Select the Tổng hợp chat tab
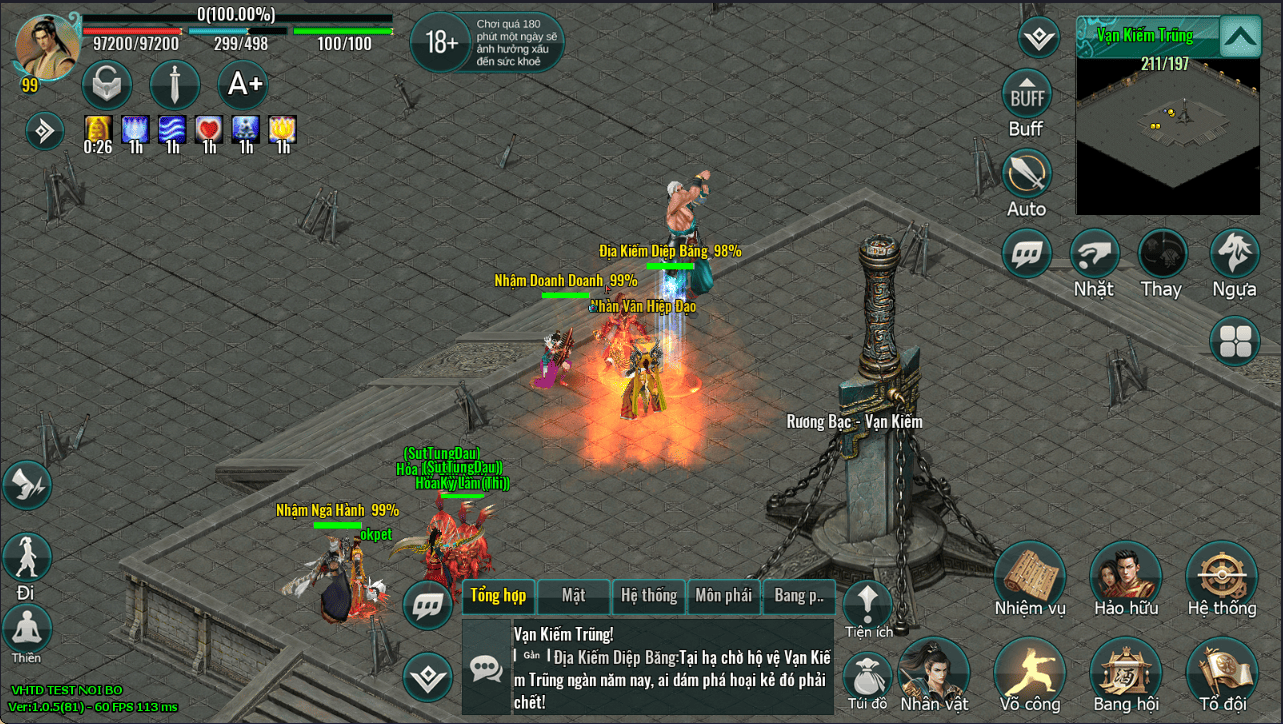Image resolution: width=1283 pixels, height=724 pixels. coord(498,596)
